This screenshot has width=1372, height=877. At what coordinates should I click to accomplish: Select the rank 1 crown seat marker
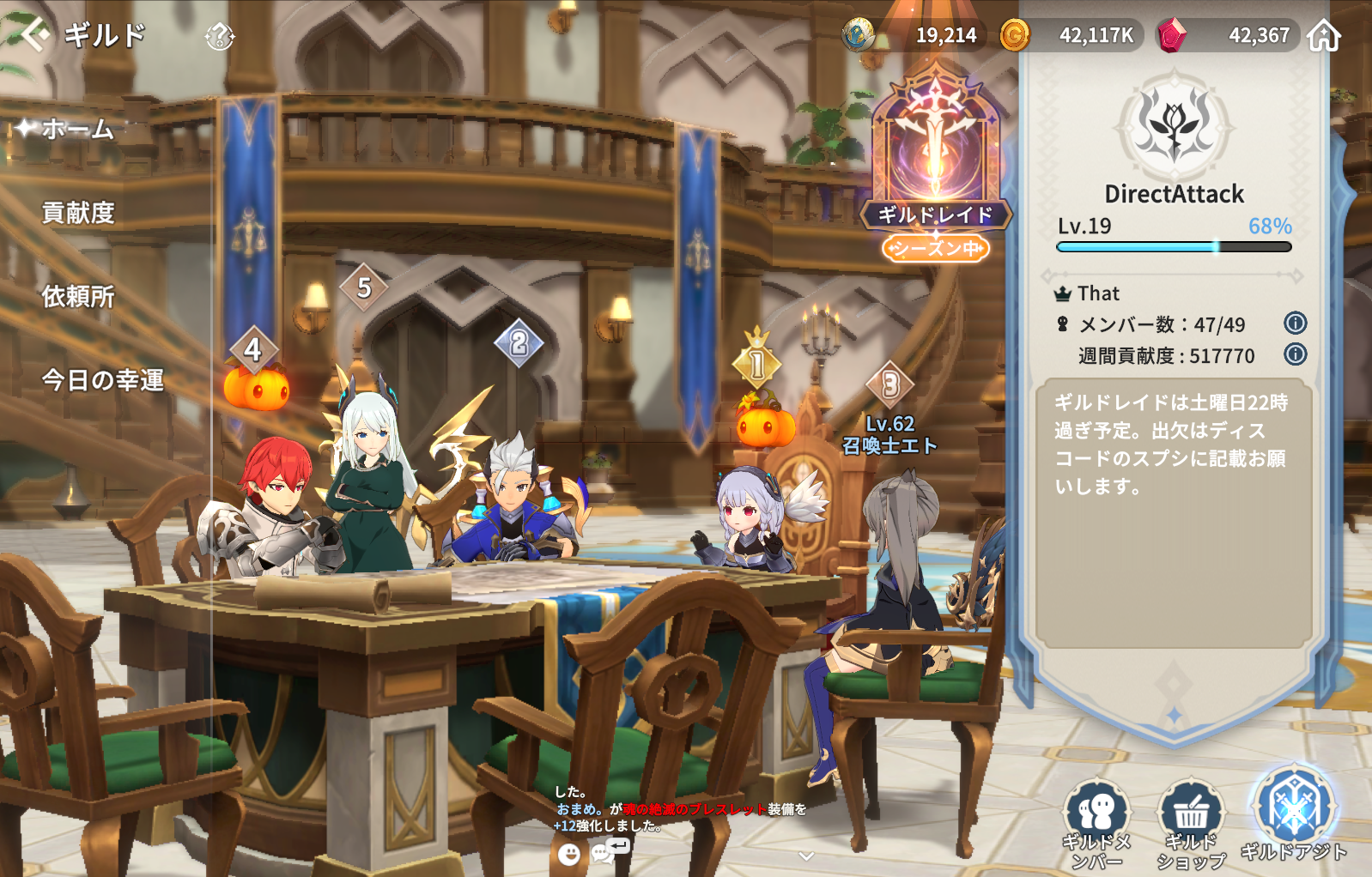[x=756, y=363]
